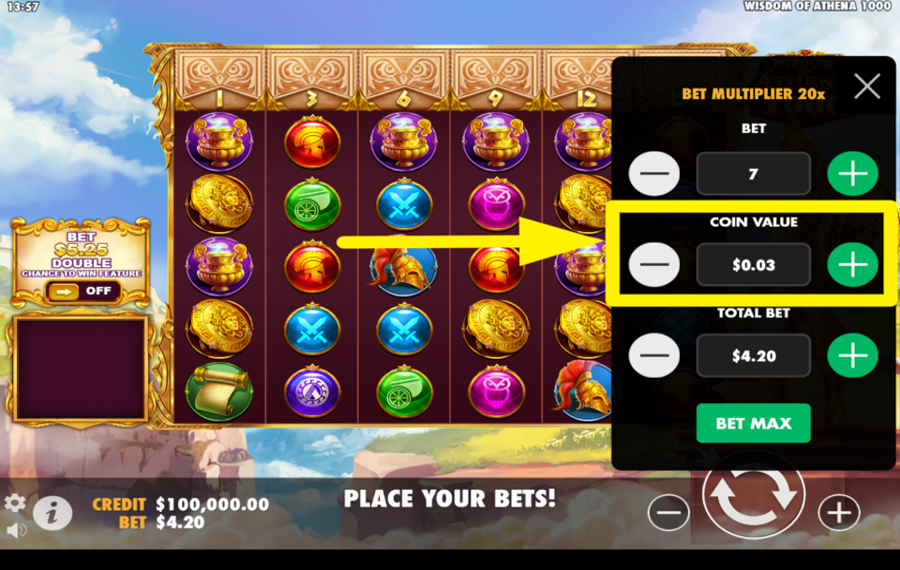
Task: Open the settings gear menu
Action: pos(15,503)
